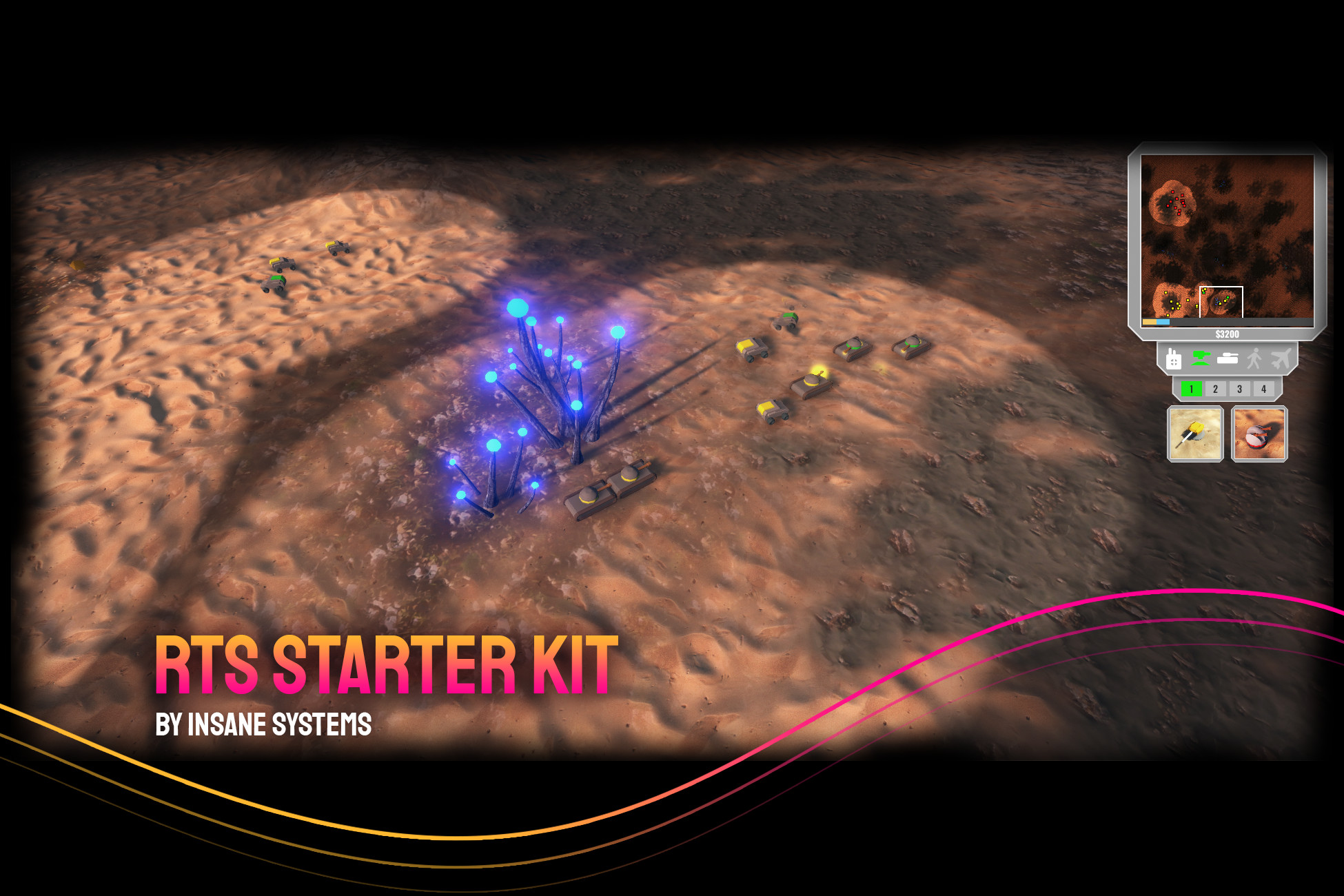Click the landmine build thumbnail
The width and height of the screenshot is (1344, 896).
[x=1259, y=434]
